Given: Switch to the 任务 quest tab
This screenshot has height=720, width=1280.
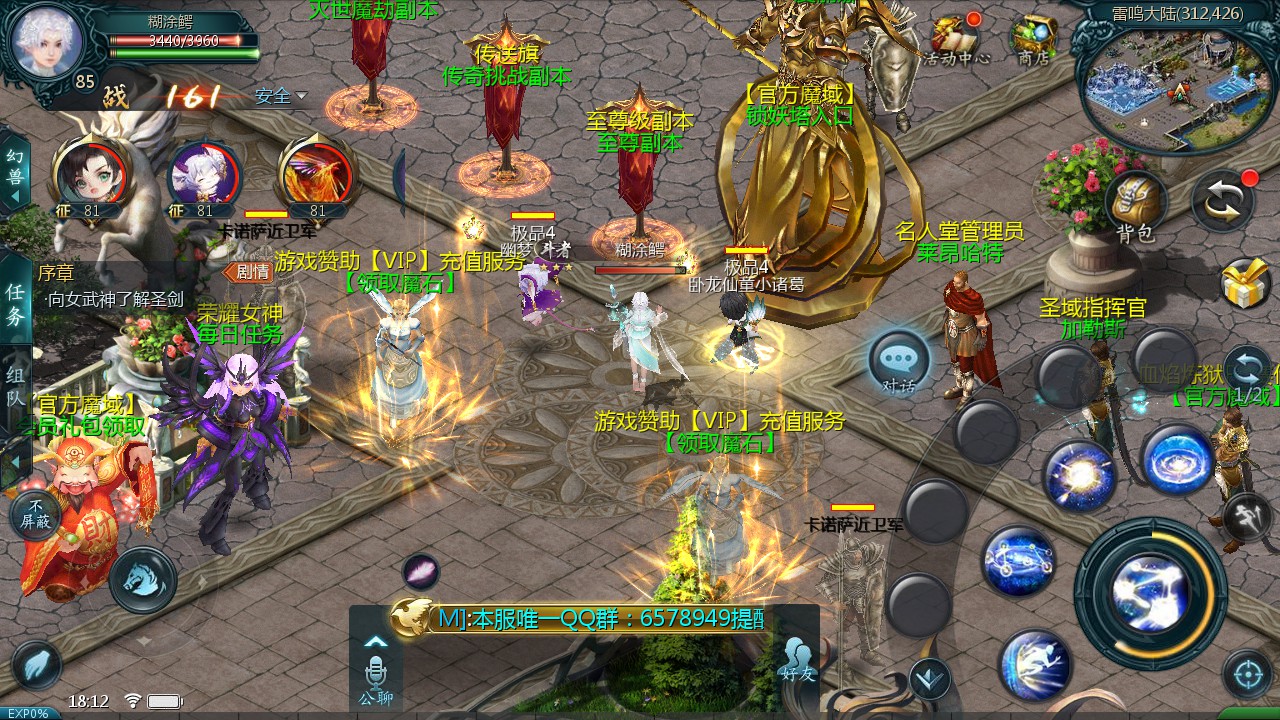Looking at the screenshot, I should tap(15, 304).
